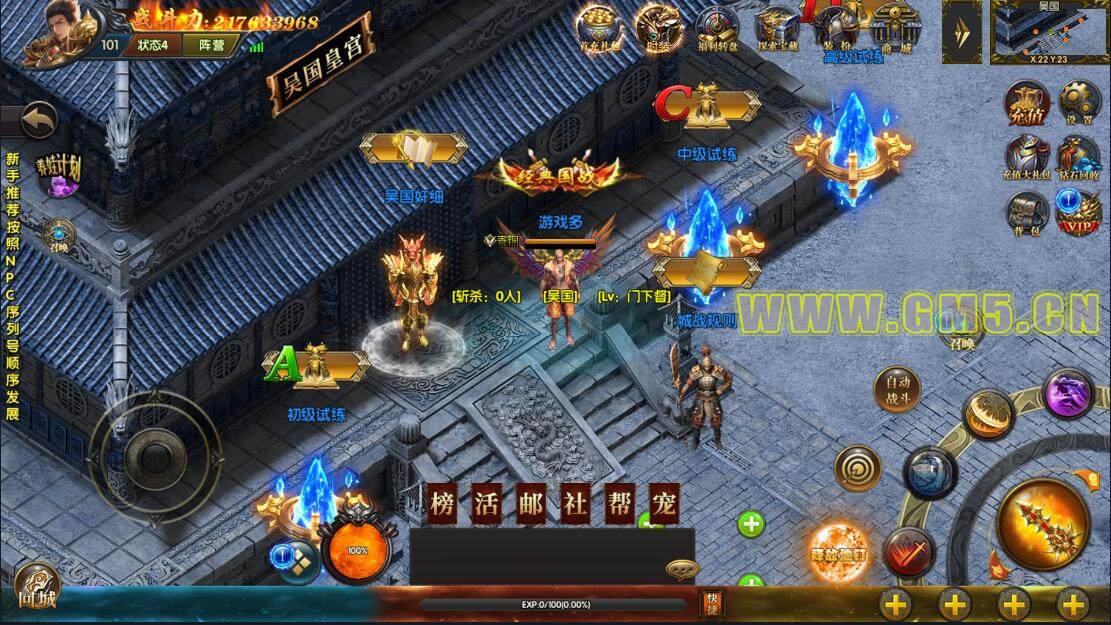Open the 养龙计划 icon
The image size is (1111, 625).
point(57,171)
